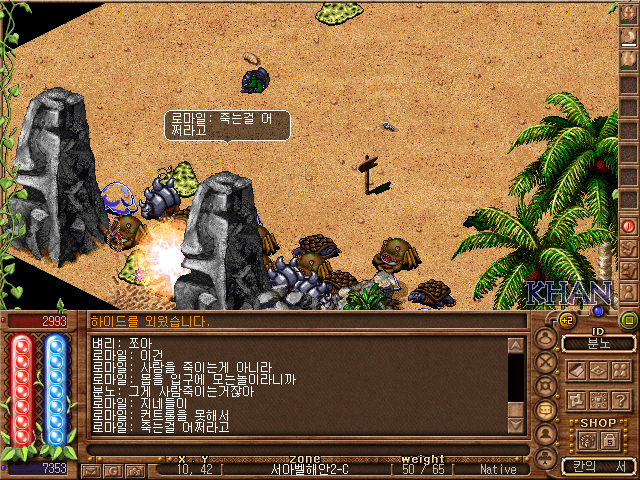
Task: Select the speech bubble chat button
Action: click(x=546, y=410)
